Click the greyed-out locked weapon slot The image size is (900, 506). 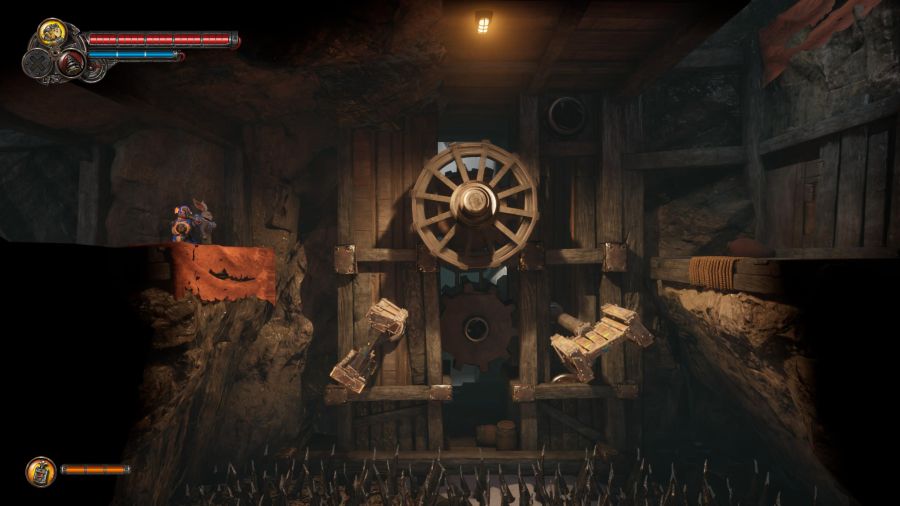pyautogui.click(x=35, y=62)
